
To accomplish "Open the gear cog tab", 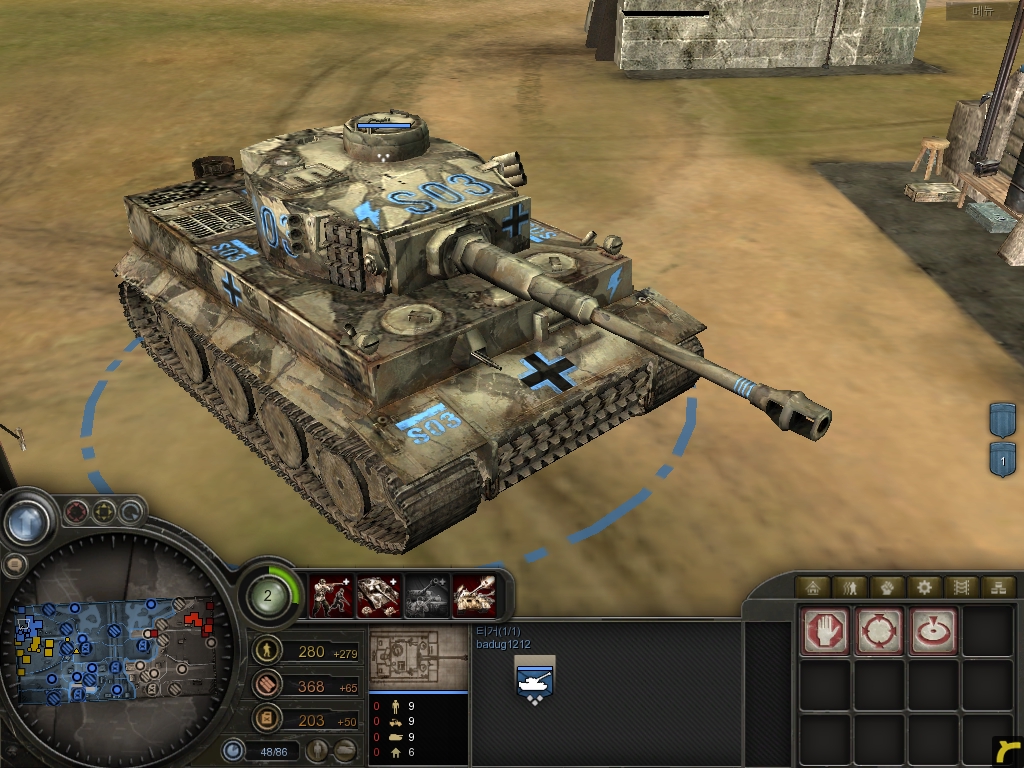I will click(923, 587).
